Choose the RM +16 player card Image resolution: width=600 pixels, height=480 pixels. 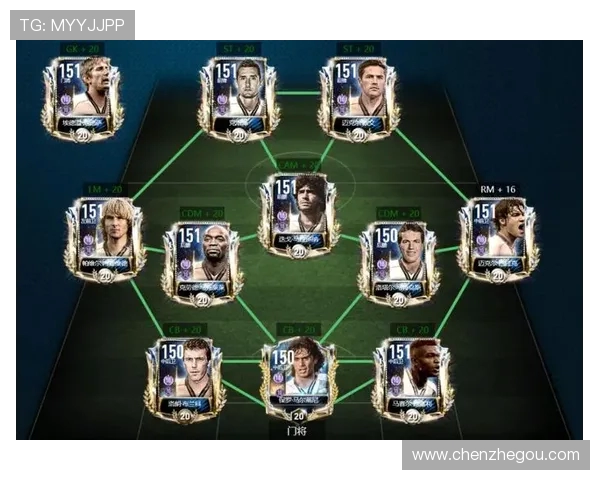(498, 238)
